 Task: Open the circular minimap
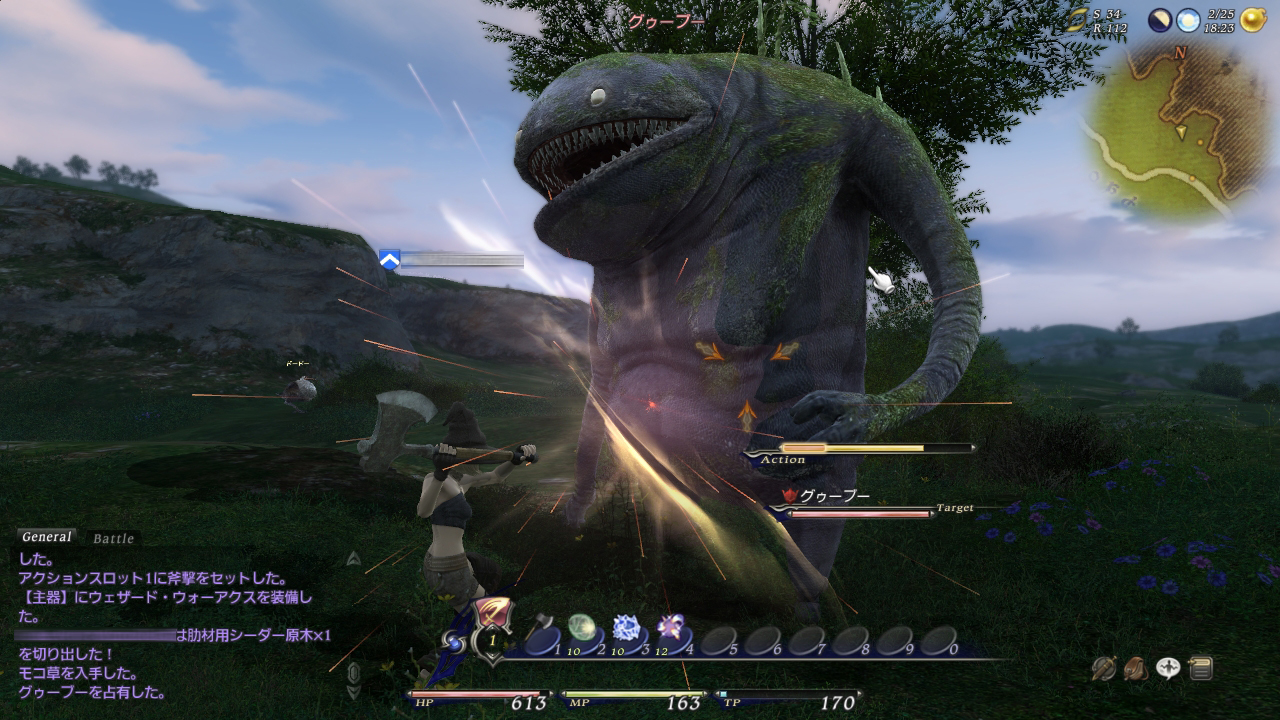[1164, 130]
